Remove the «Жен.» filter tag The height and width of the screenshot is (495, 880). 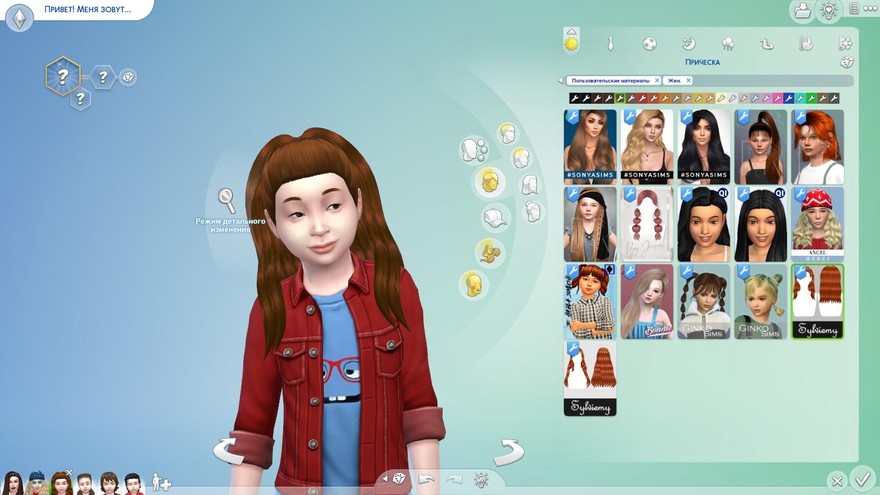coord(688,80)
